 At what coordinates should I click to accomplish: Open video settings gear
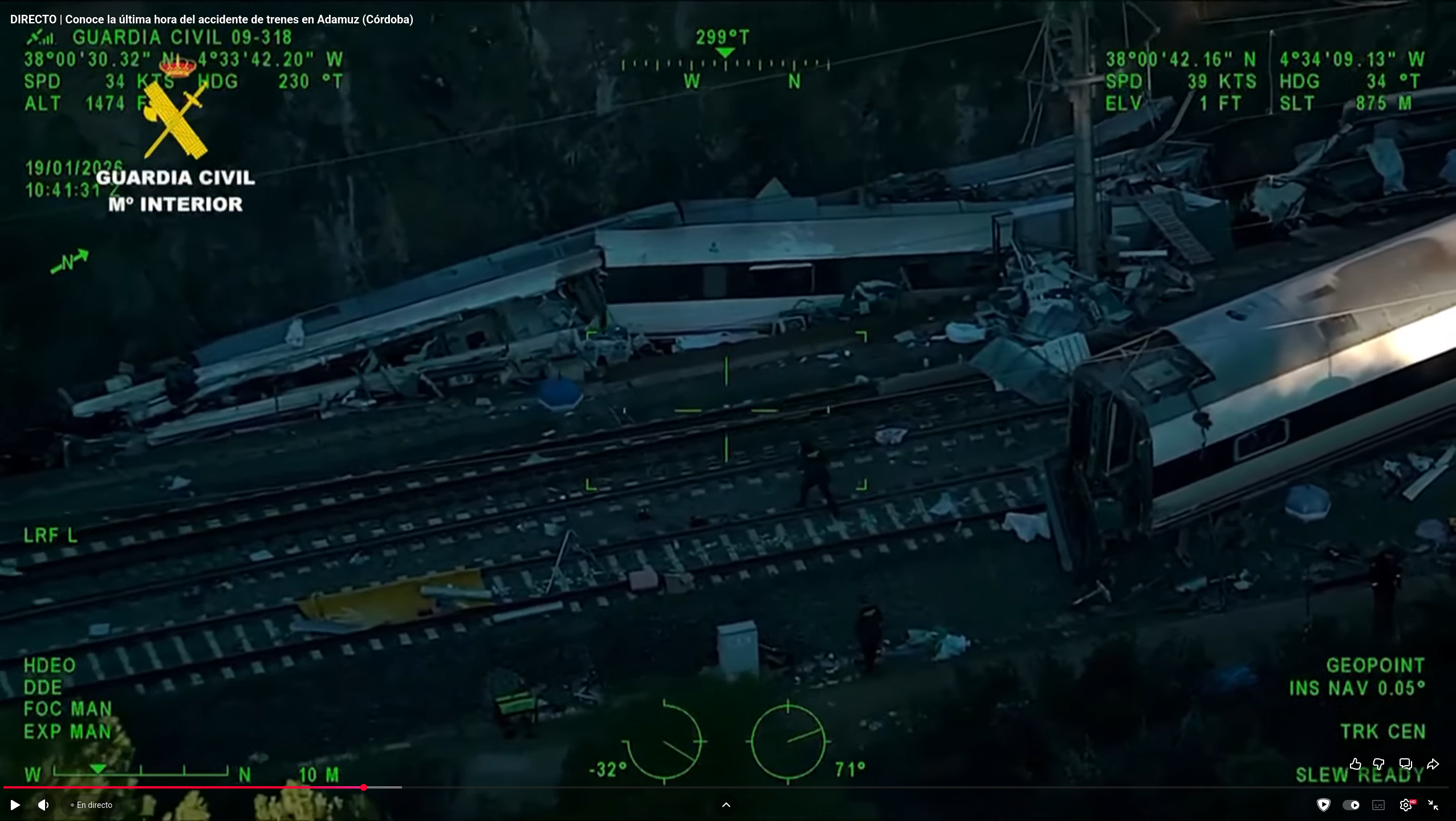pyautogui.click(x=1406, y=805)
